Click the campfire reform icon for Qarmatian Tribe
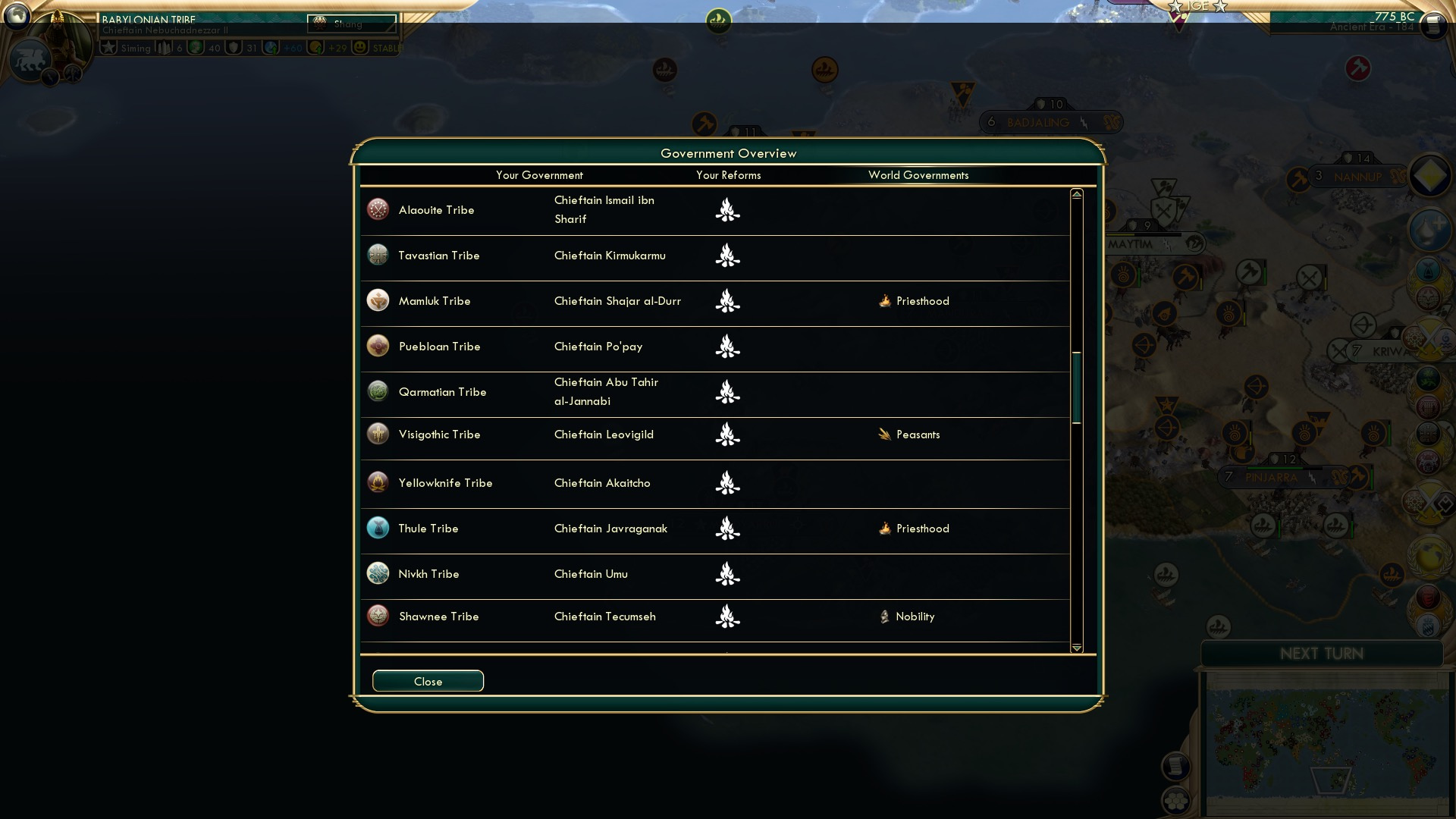The width and height of the screenshot is (1456, 819). (x=727, y=393)
